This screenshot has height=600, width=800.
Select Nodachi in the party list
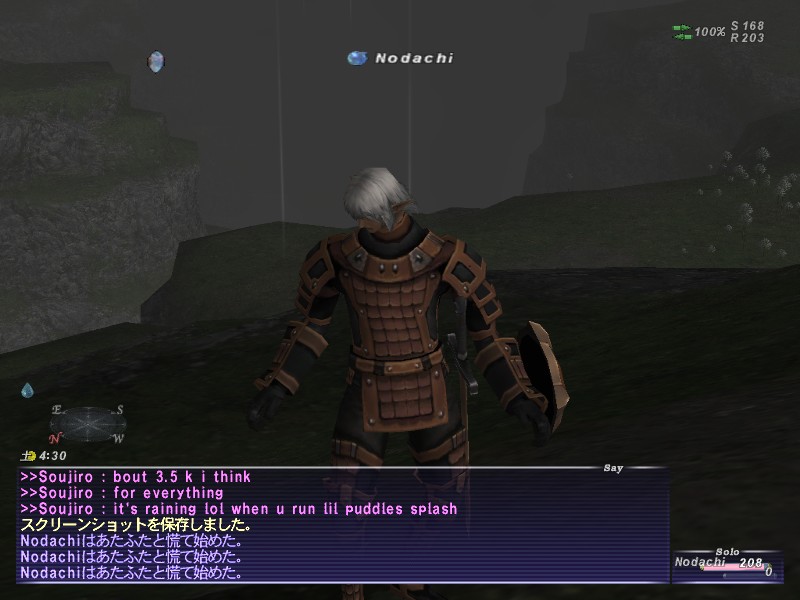tap(700, 563)
